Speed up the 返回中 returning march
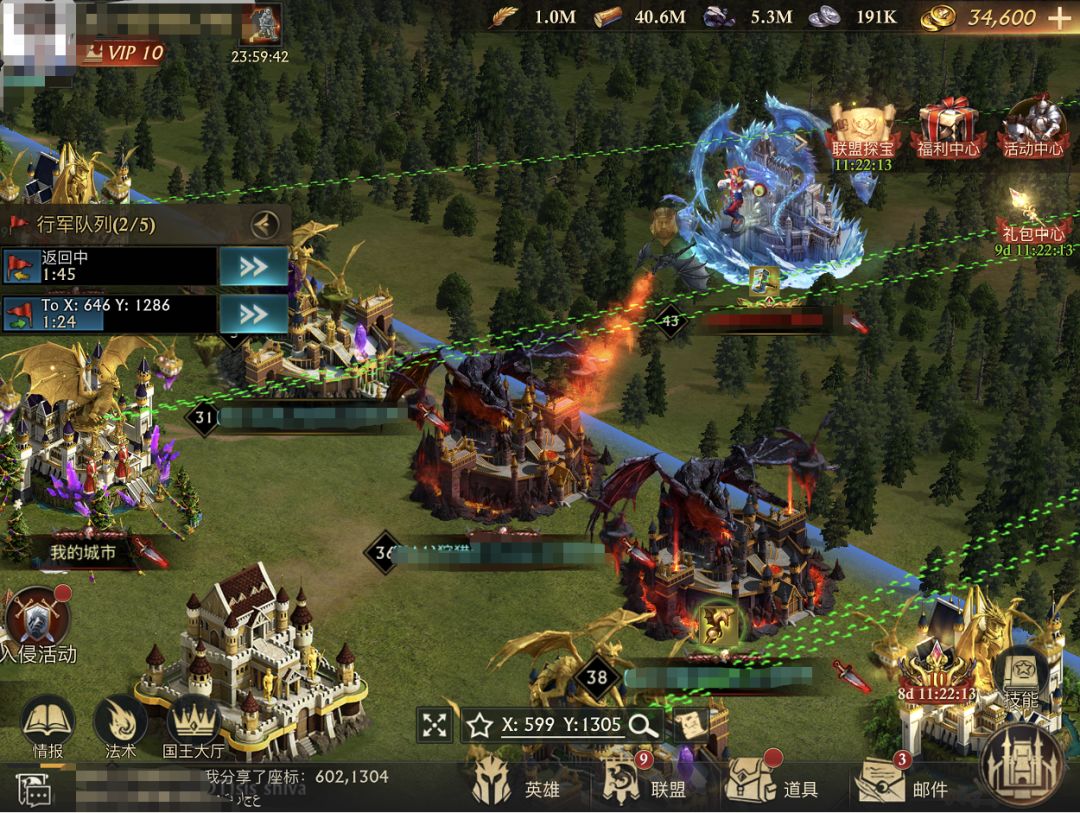 (253, 266)
